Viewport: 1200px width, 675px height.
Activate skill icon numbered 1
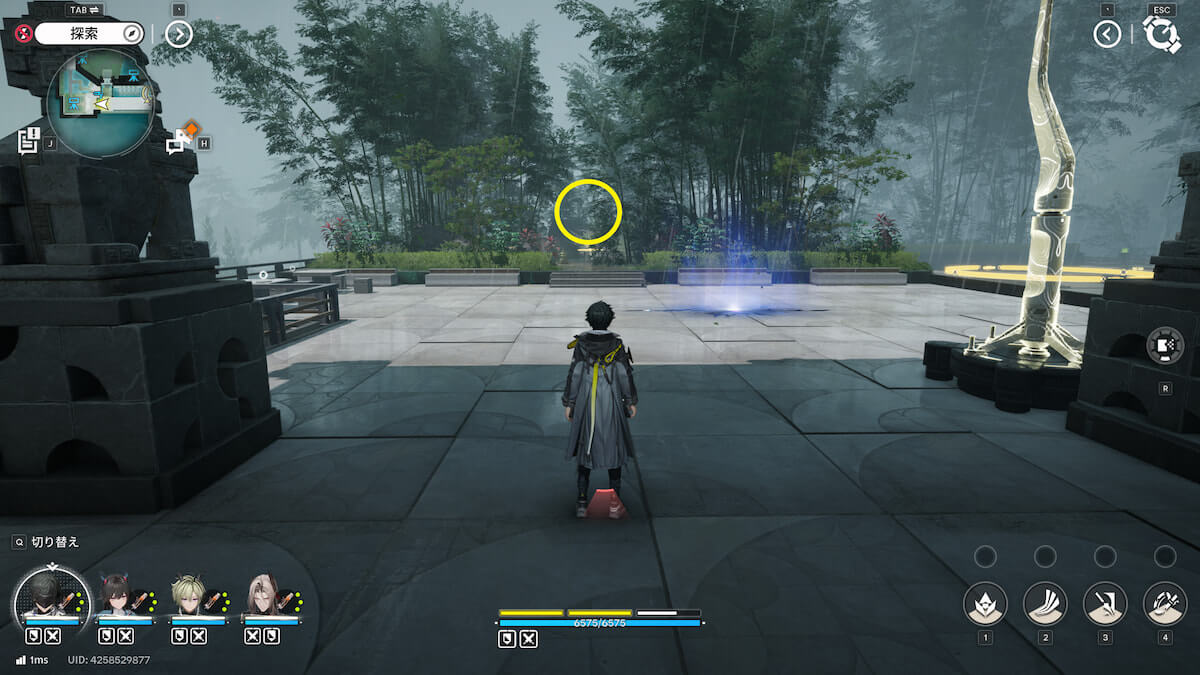coord(985,604)
